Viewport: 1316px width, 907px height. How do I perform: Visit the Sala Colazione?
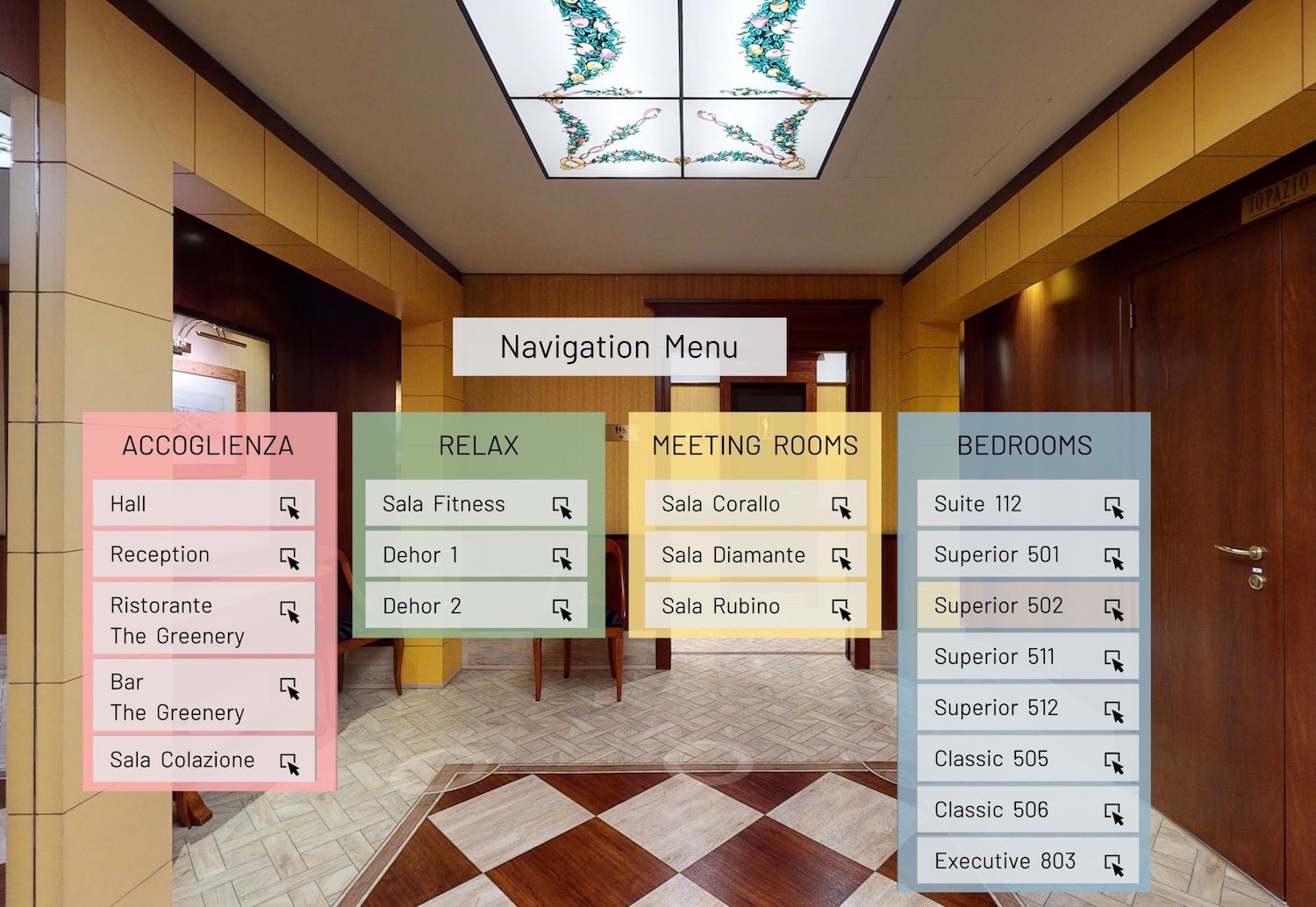(x=204, y=761)
